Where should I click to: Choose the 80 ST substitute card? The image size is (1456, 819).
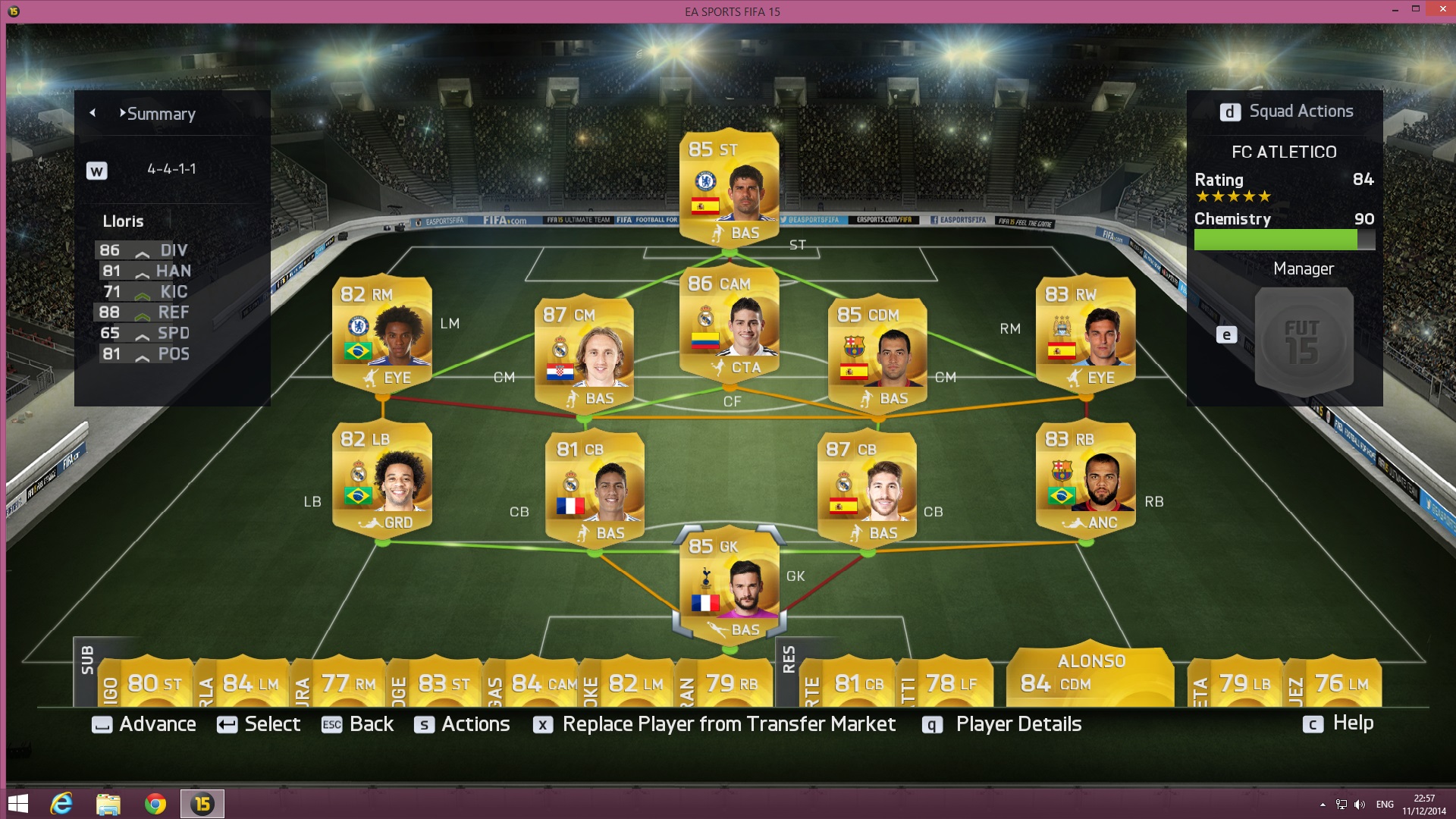pyautogui.click(x=154, y=683)
